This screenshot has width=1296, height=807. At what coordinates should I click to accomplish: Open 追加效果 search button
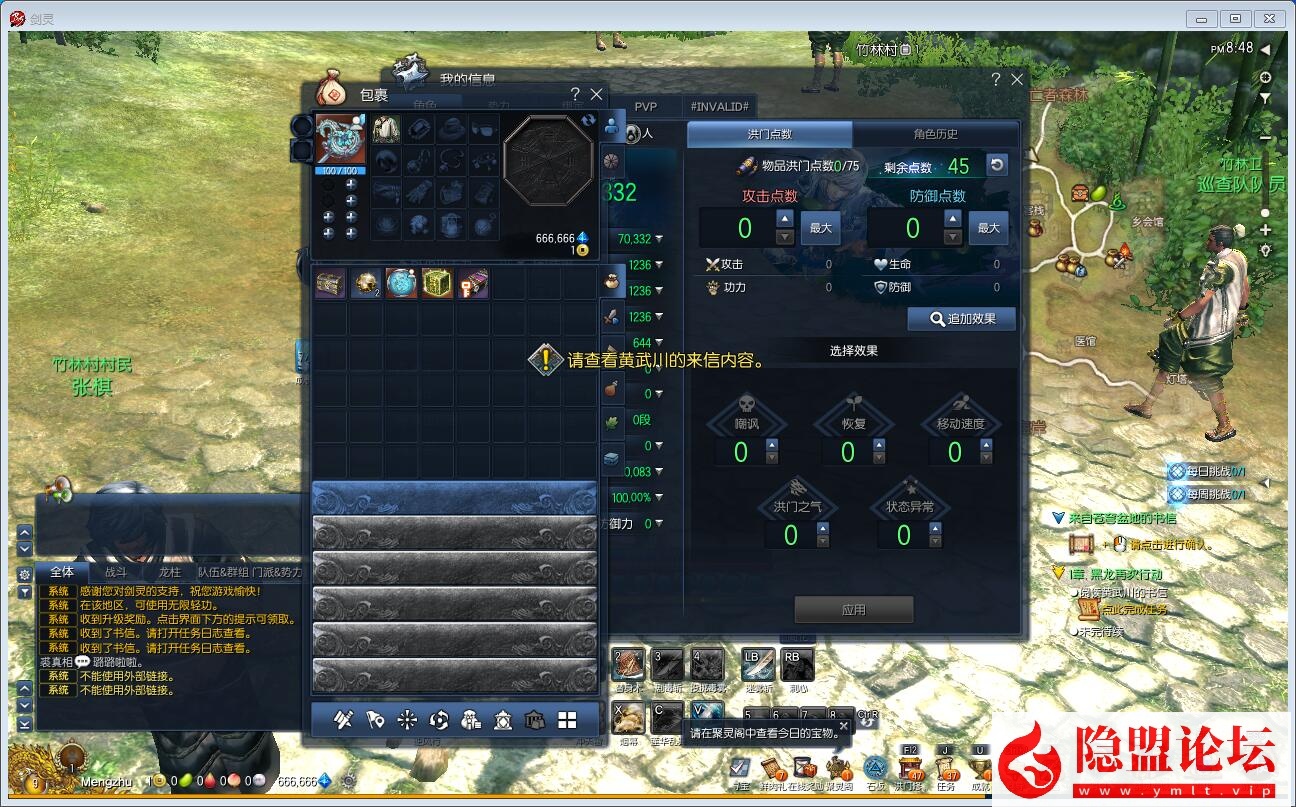[x=961, y=319]
